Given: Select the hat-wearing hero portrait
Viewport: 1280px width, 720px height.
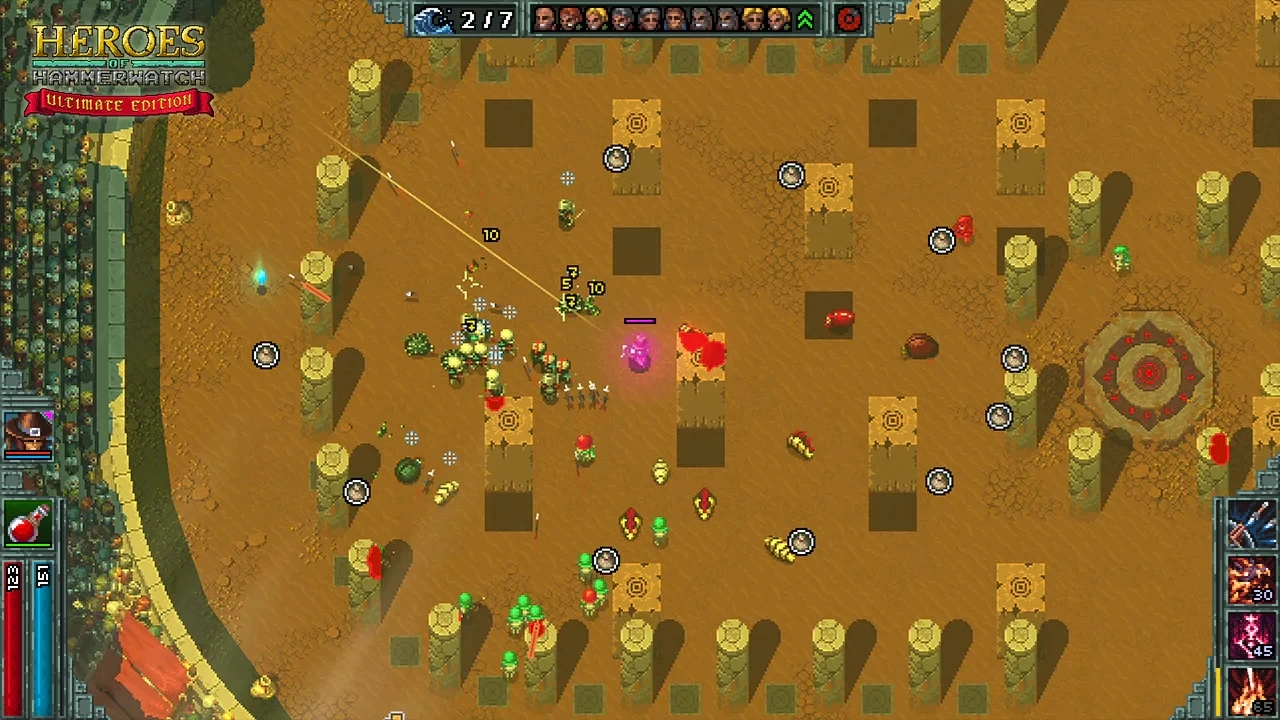Looking at the screenshot, I should (28, 432).
